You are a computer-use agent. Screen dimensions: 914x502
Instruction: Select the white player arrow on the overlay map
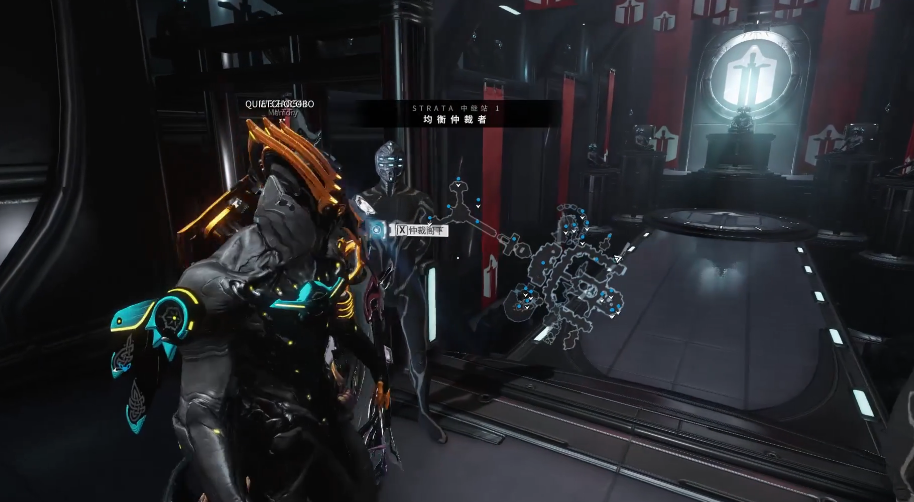coord(617,260)
